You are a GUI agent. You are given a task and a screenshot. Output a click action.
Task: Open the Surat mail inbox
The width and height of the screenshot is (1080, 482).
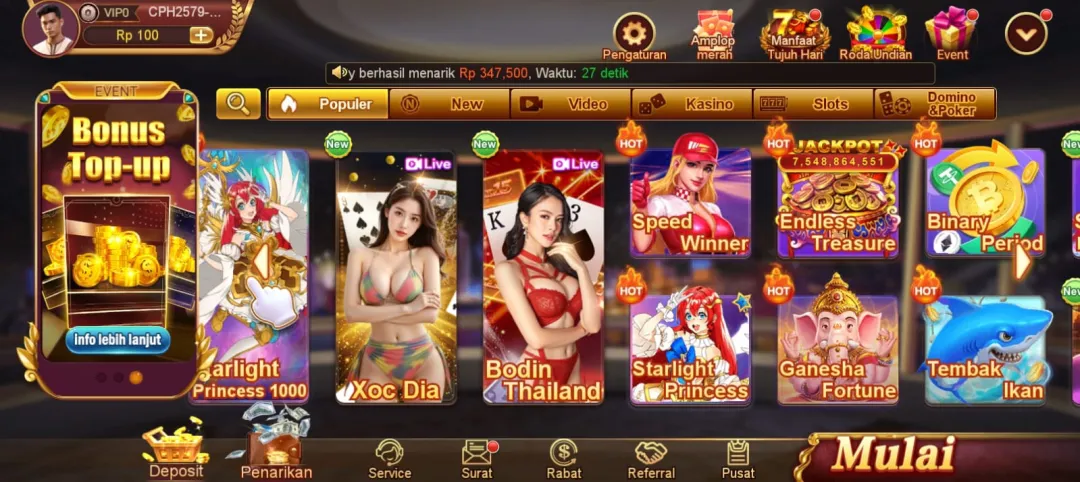(477, 458)
